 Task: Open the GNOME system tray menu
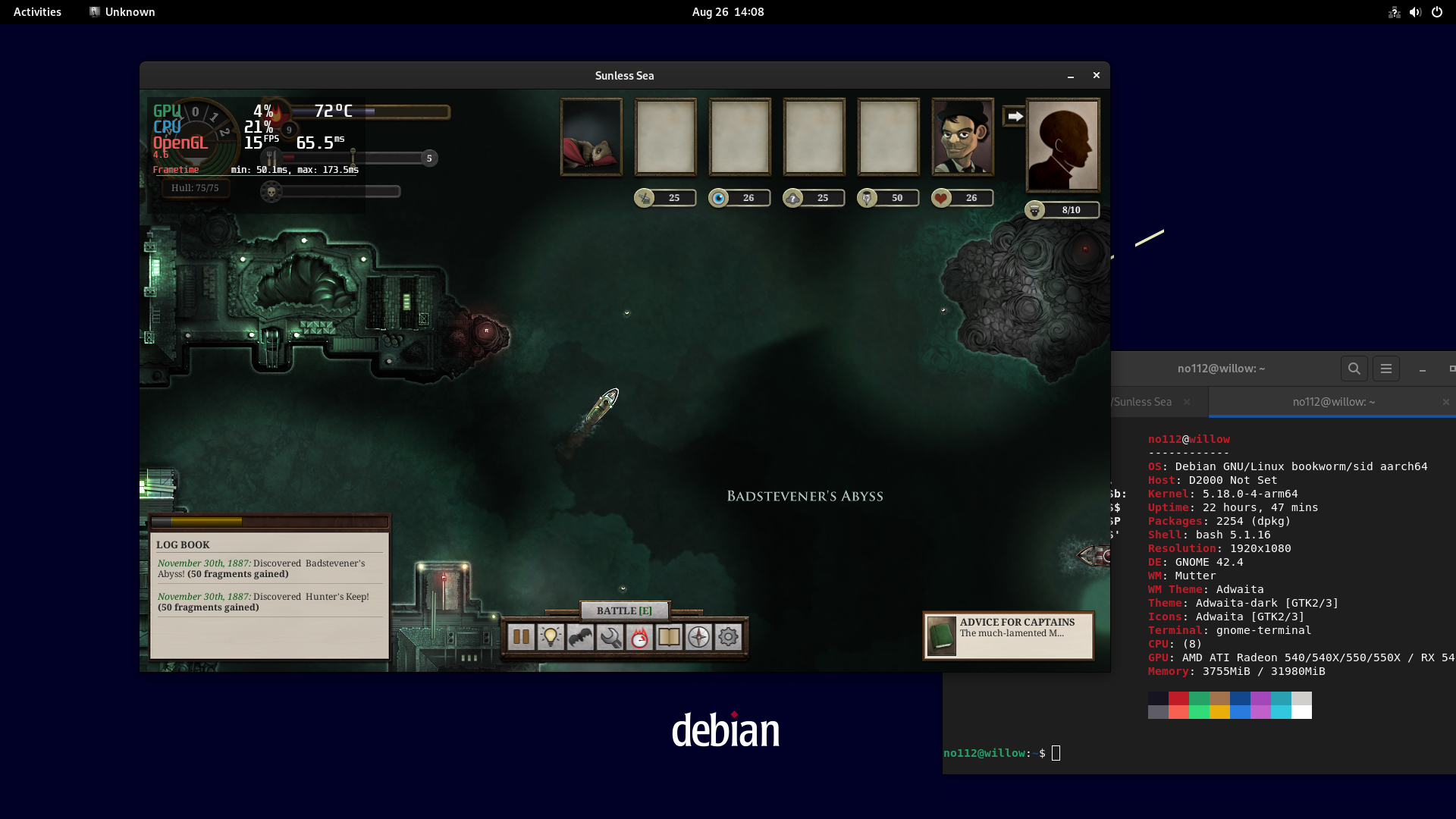pyautogui.click(x=1415, y=11)
